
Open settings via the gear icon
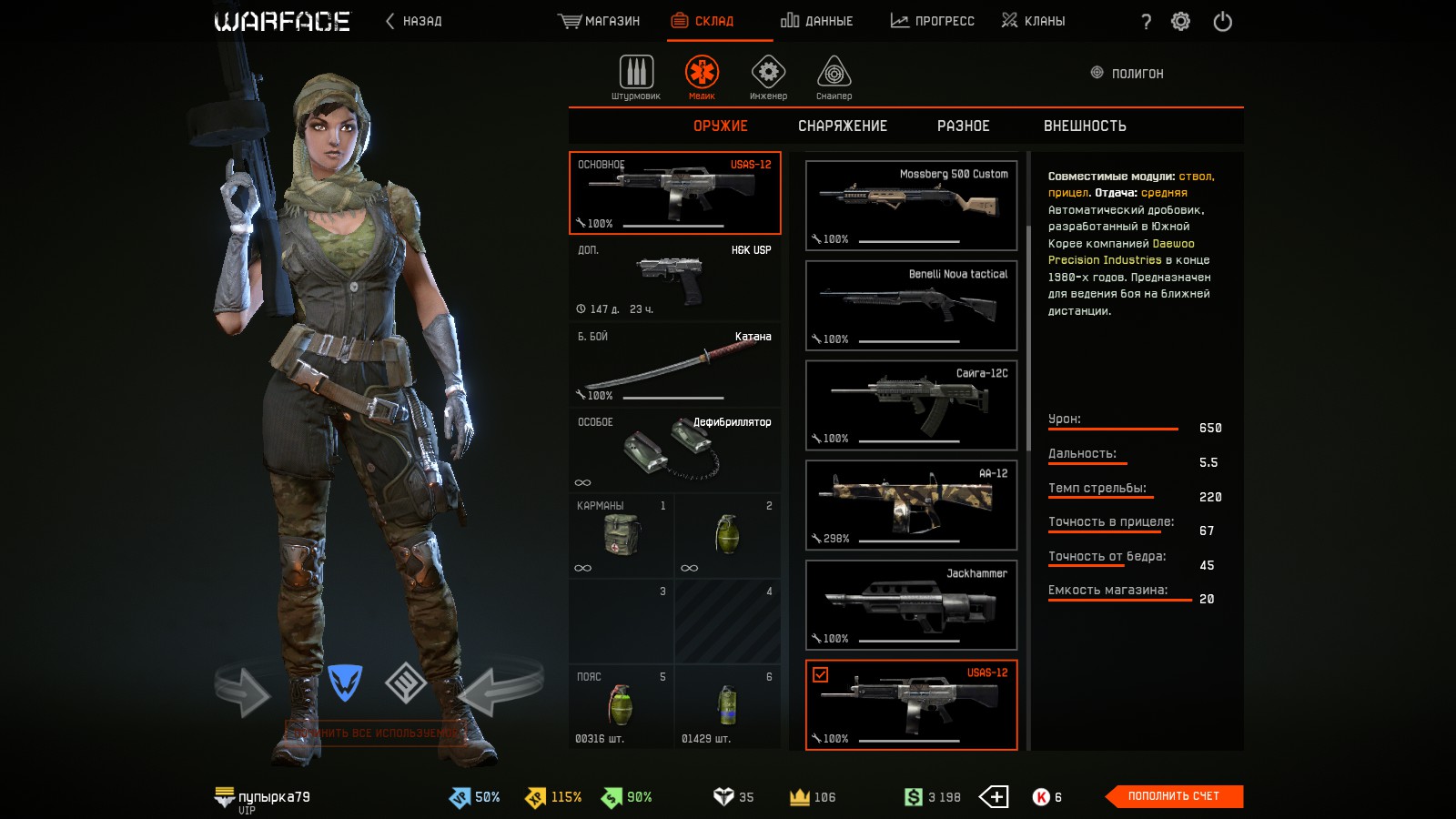click(x=1180, y=21)
